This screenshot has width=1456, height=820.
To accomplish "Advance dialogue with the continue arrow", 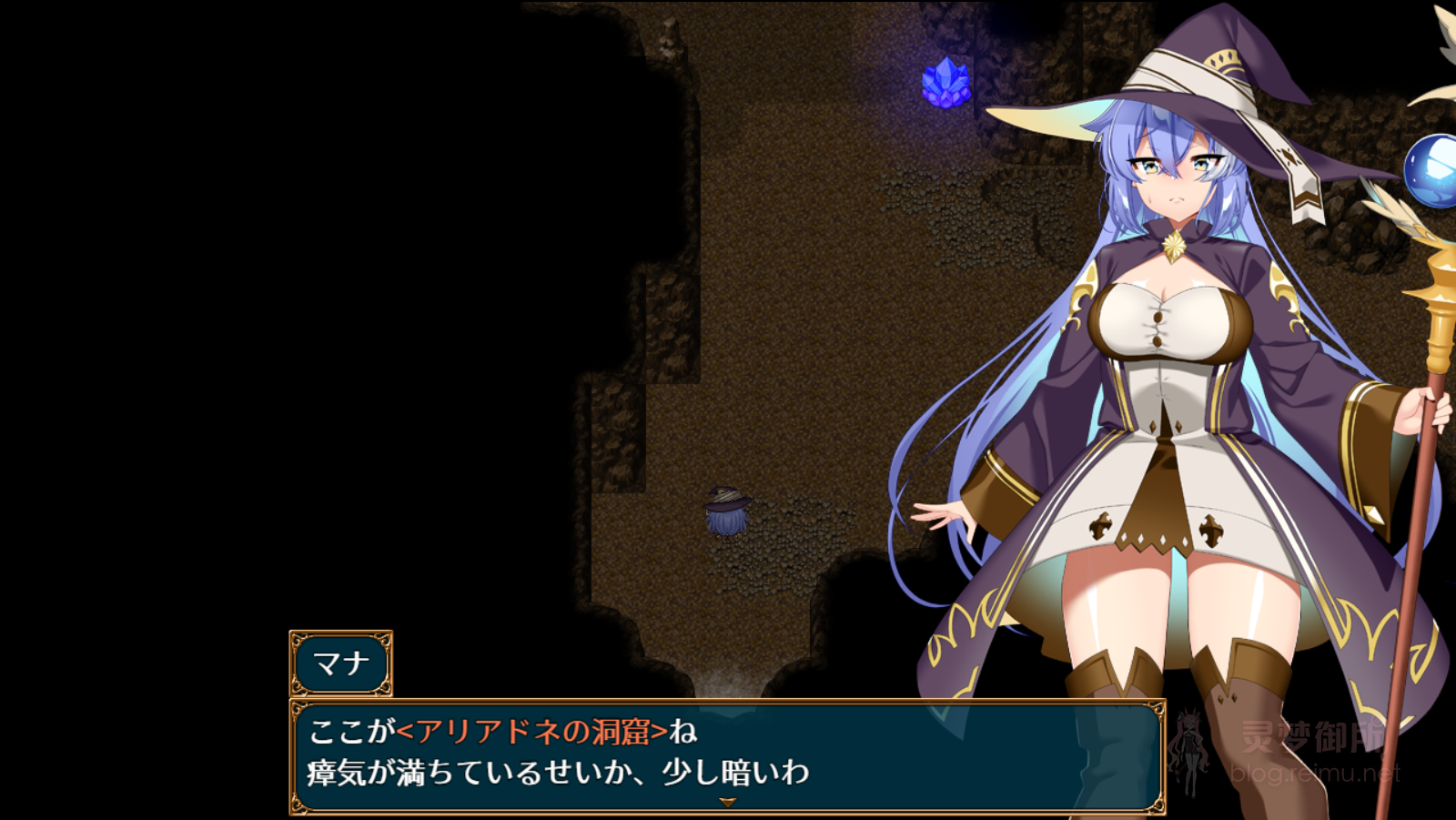I will [727, 802].
